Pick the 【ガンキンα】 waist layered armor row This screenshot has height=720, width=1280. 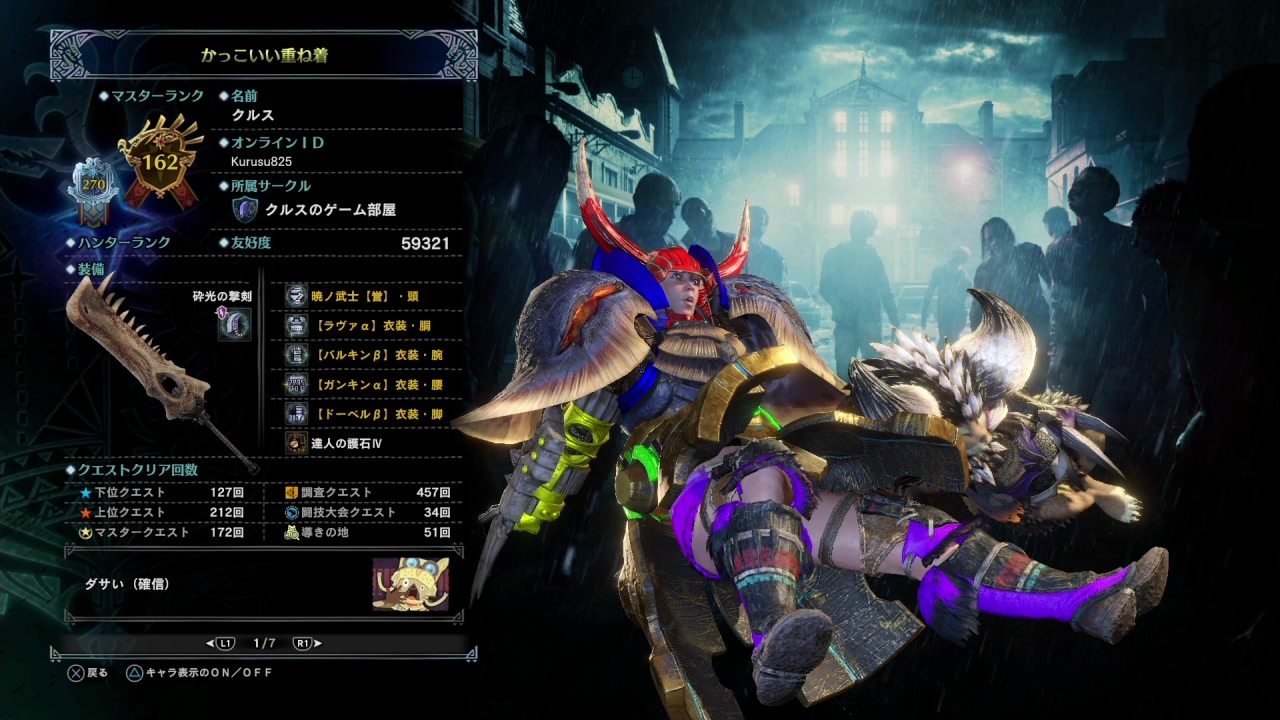[x=363, y=384]
